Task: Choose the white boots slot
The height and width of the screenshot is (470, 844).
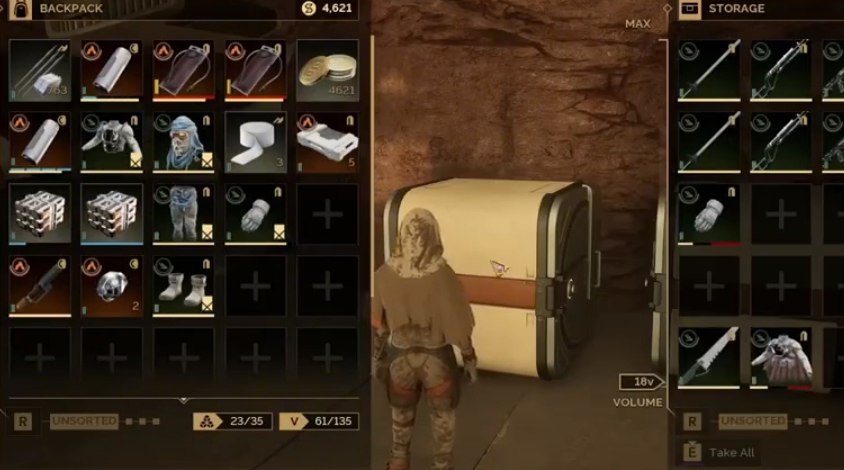Action: pos(184,286)
